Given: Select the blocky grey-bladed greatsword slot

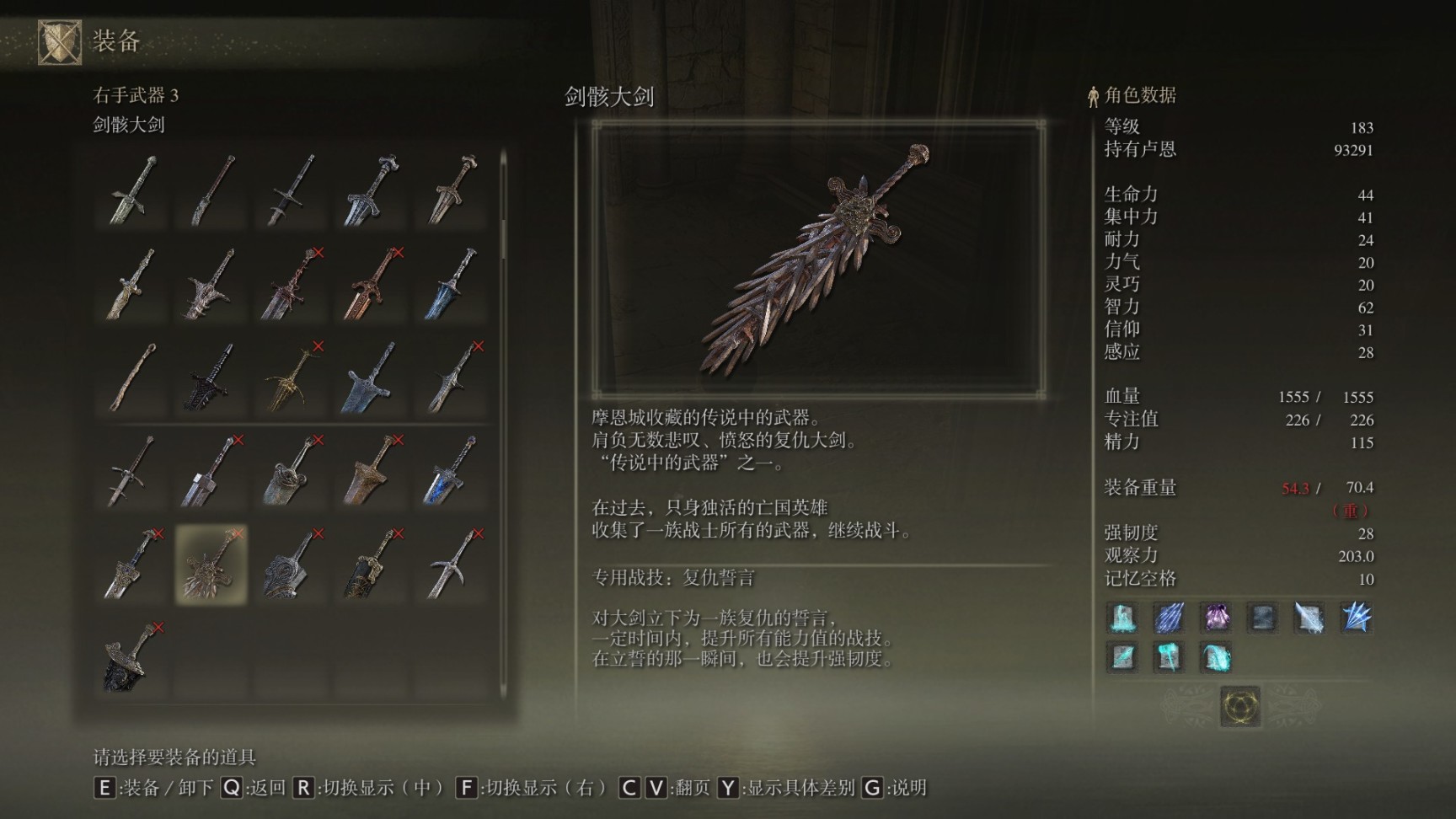Looking at the screenshot, I should 211,471.
